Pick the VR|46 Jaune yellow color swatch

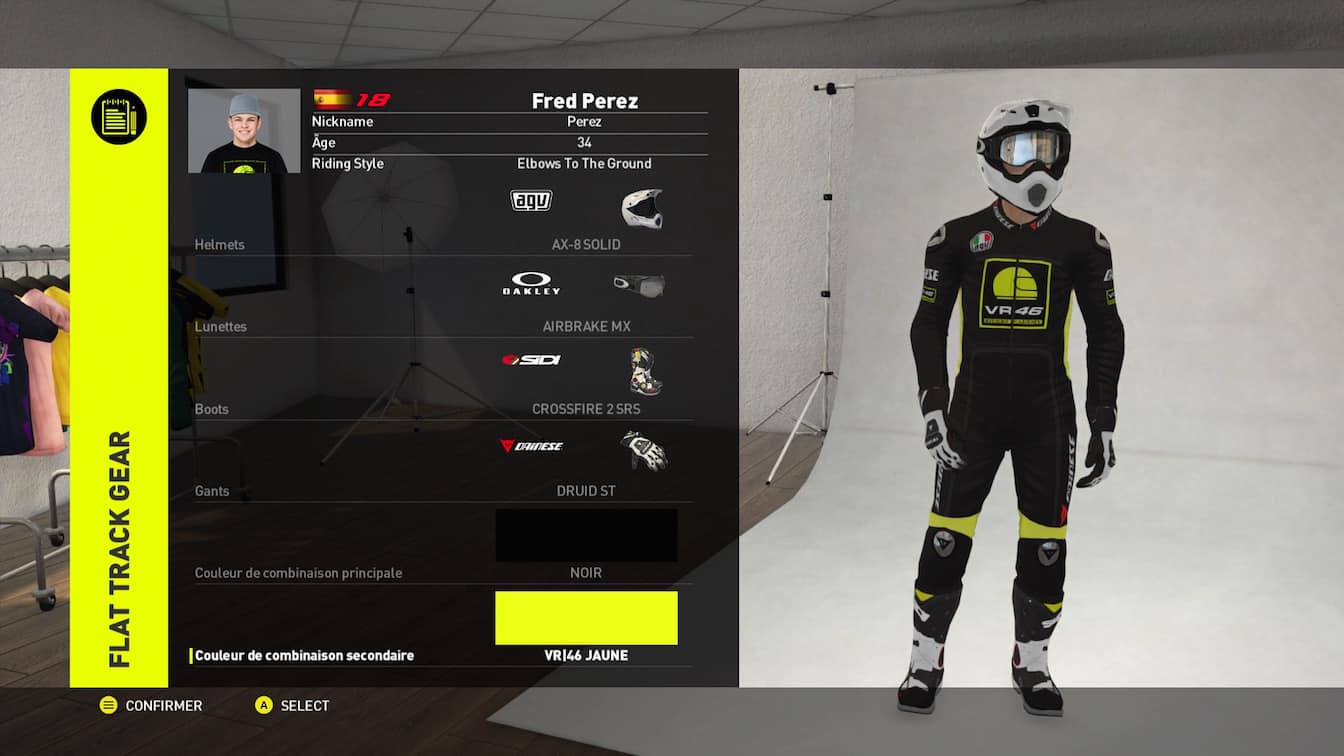coord(586,618)
